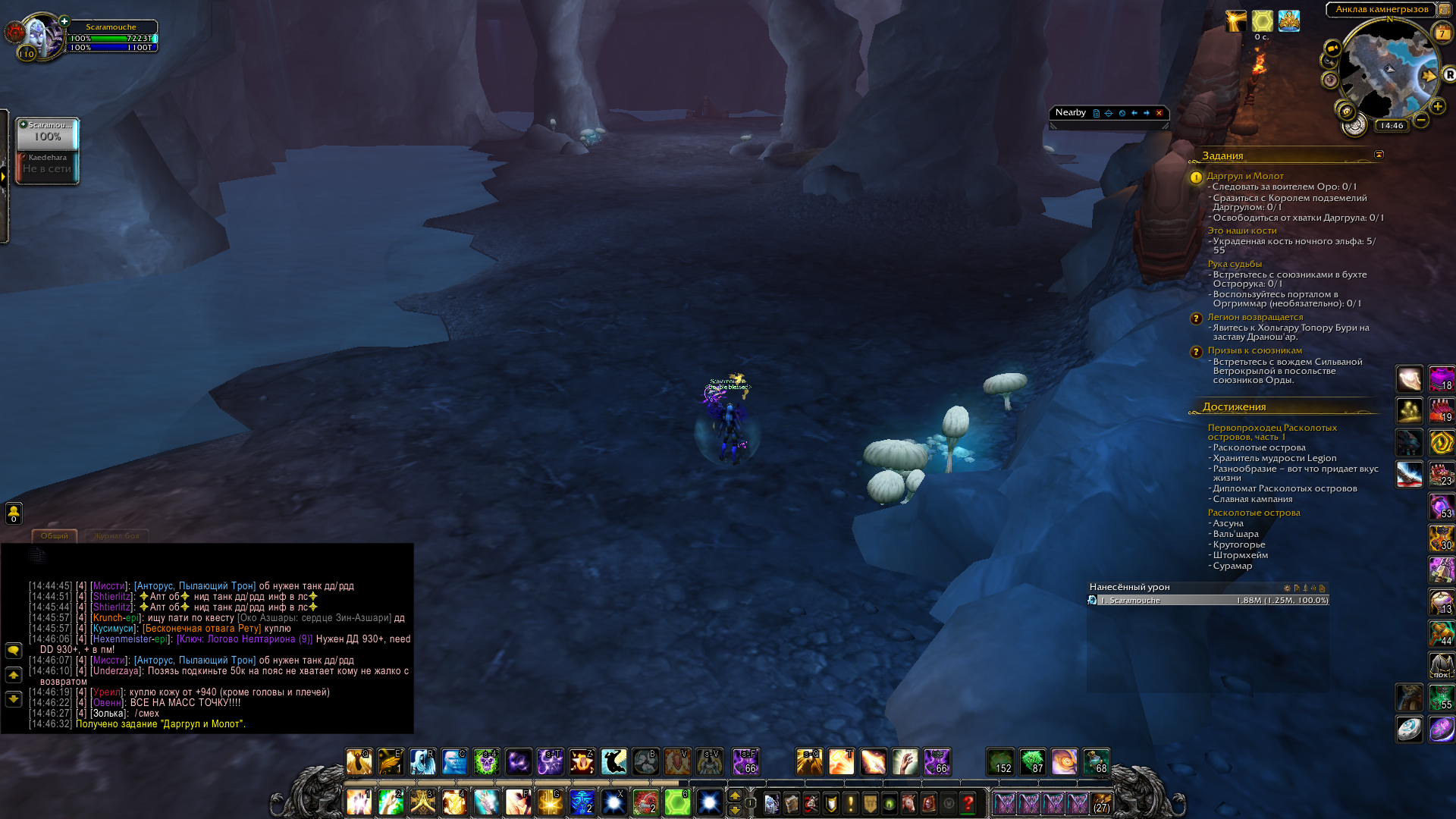Click Scaramouche's player portrait
Viewport: 1456px width, 819px height.
coord(38,35)
